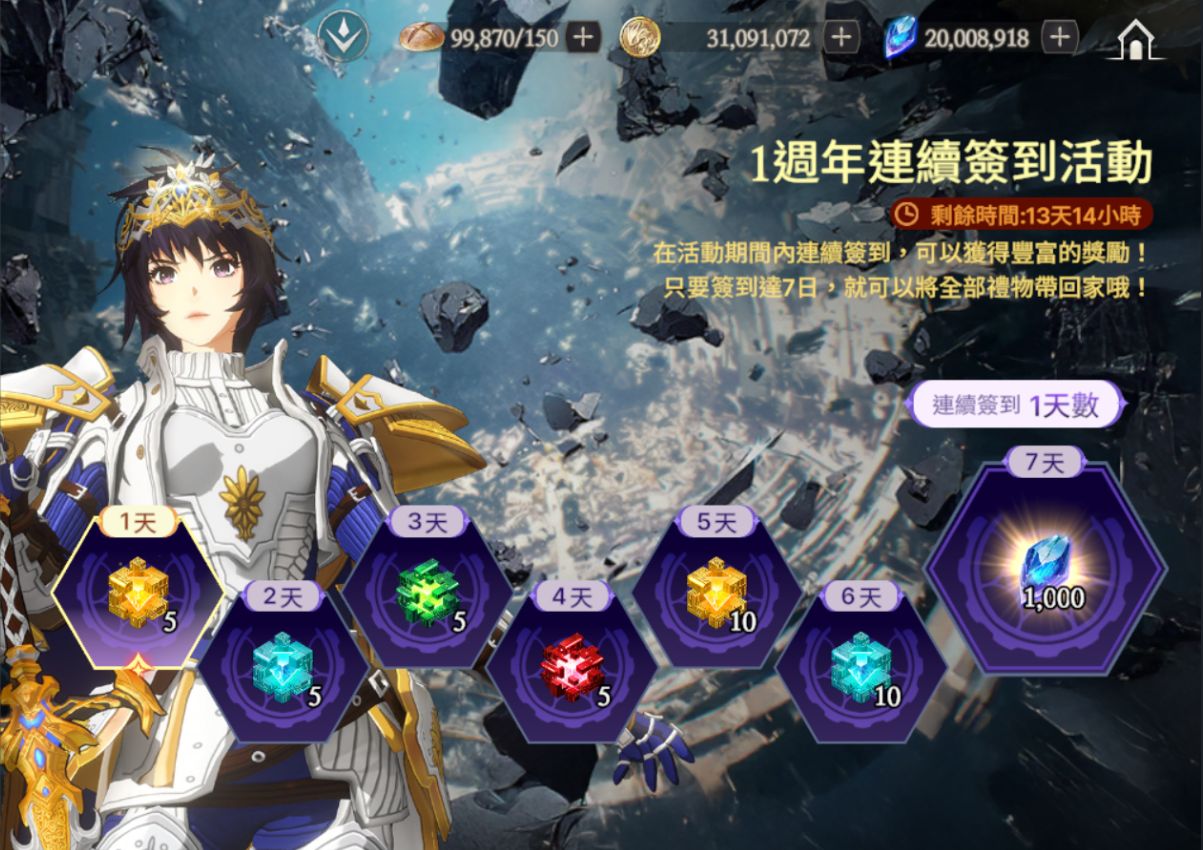Viewport: 1203px width, 850px height.
Task: Open the round emblem dropdown icon
Action: pyautogui.click(x=343, y=37)
